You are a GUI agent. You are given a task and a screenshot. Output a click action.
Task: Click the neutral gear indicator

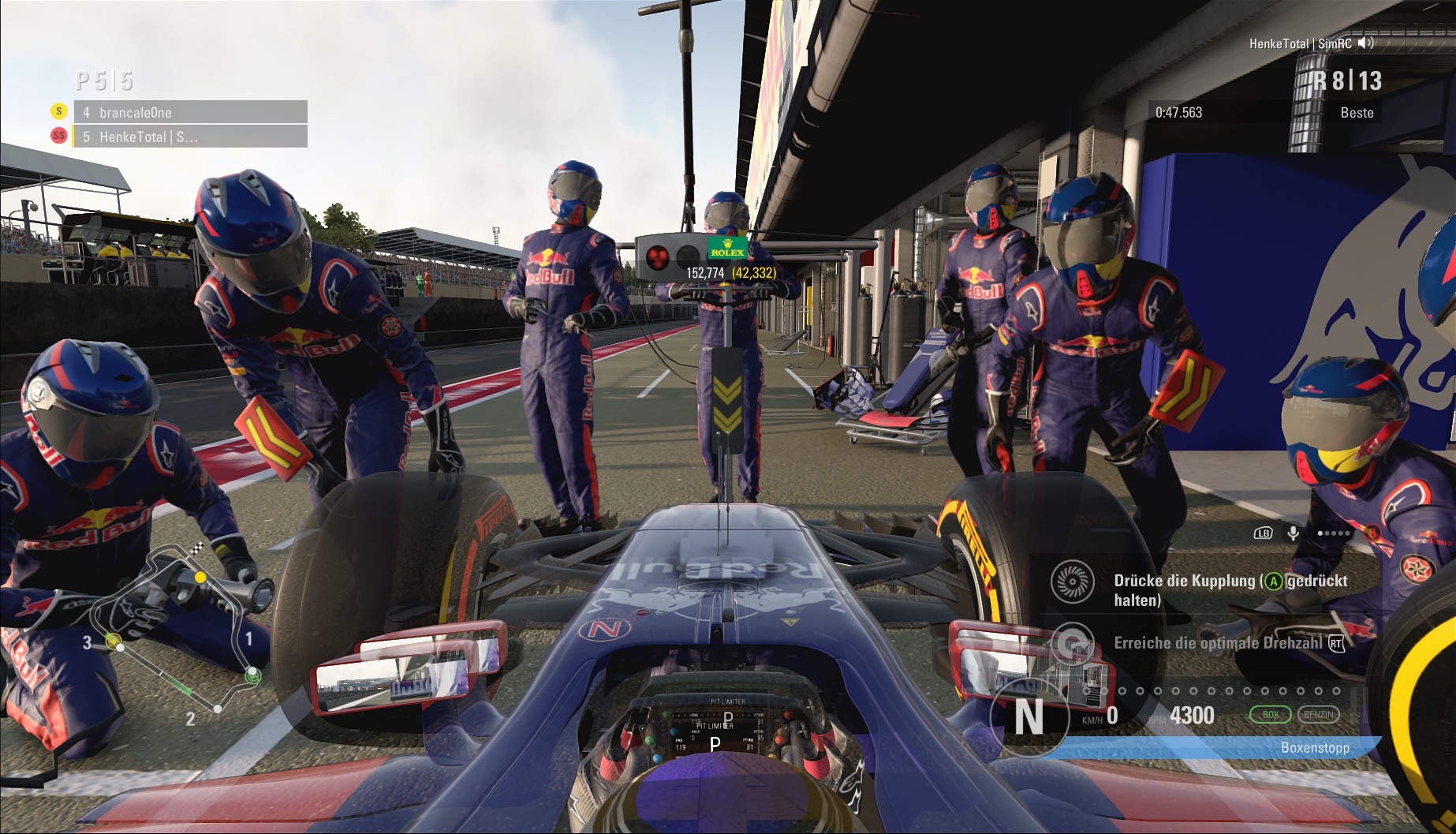coord(1028,718)
